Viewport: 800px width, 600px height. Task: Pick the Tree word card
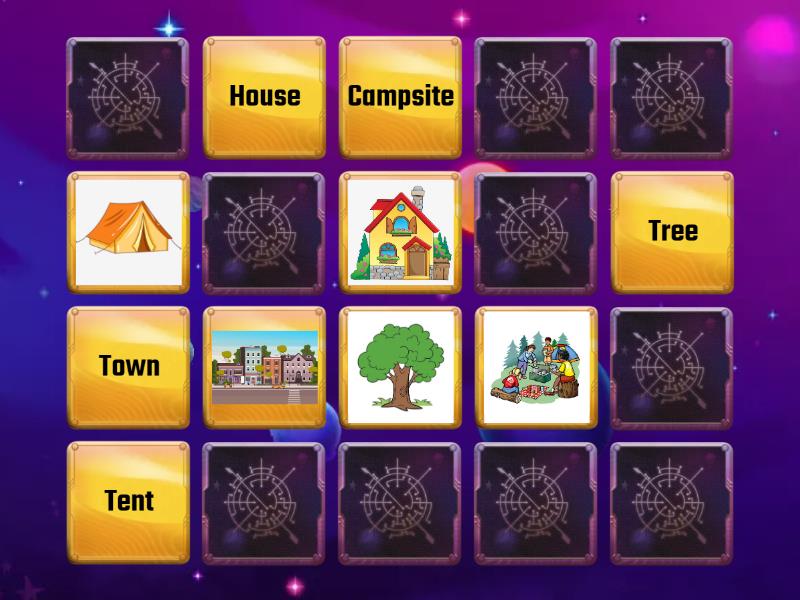pyautogui.click(x=672, y=232)
